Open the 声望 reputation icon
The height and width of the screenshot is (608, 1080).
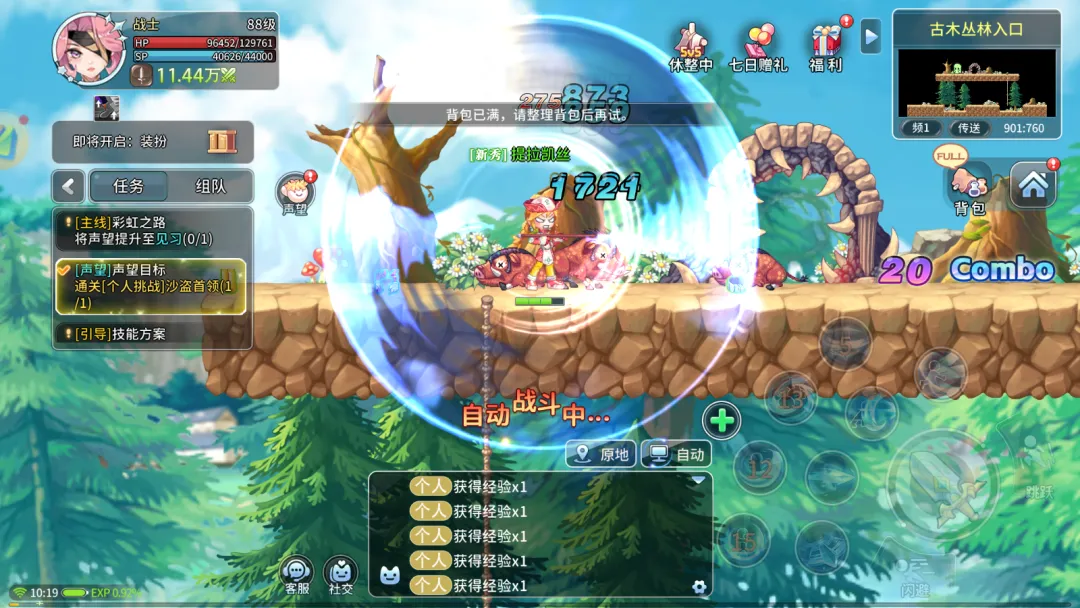tap(295, 194)
